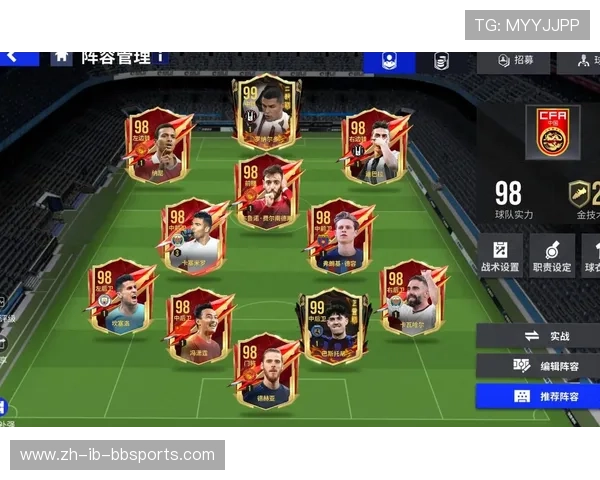Click the 招募 recruit button

click(512, 60)
